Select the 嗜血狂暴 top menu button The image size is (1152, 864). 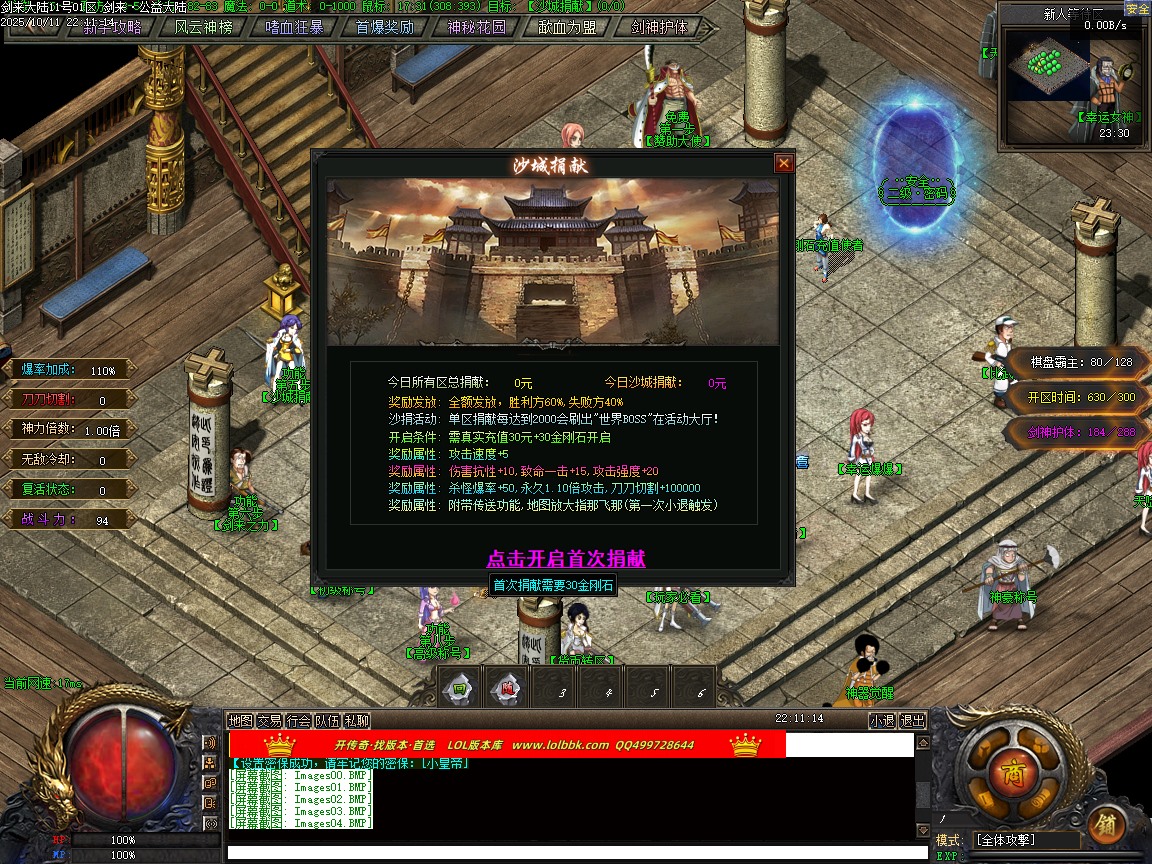click(294, 27)
